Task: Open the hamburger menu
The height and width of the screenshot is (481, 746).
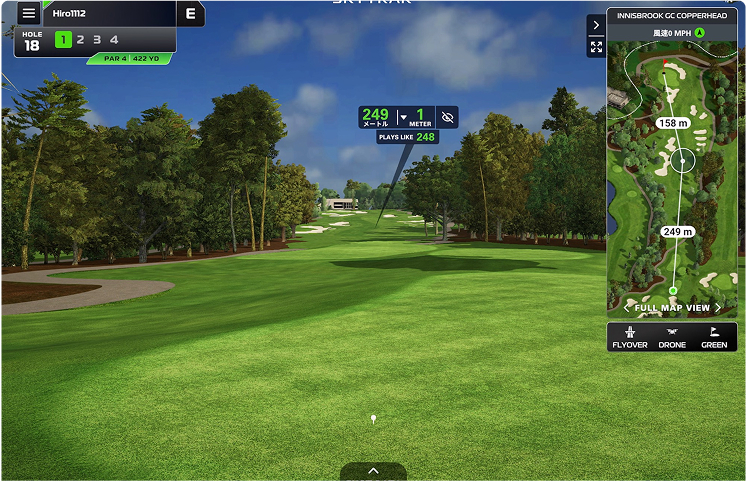Action: (28, 14)
